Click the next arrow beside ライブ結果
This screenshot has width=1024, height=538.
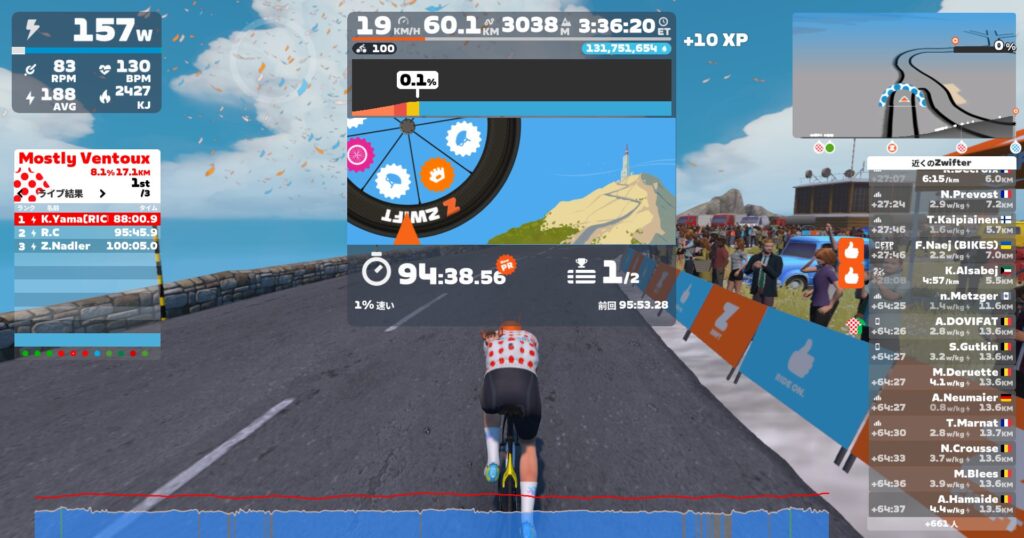point(102,193)
